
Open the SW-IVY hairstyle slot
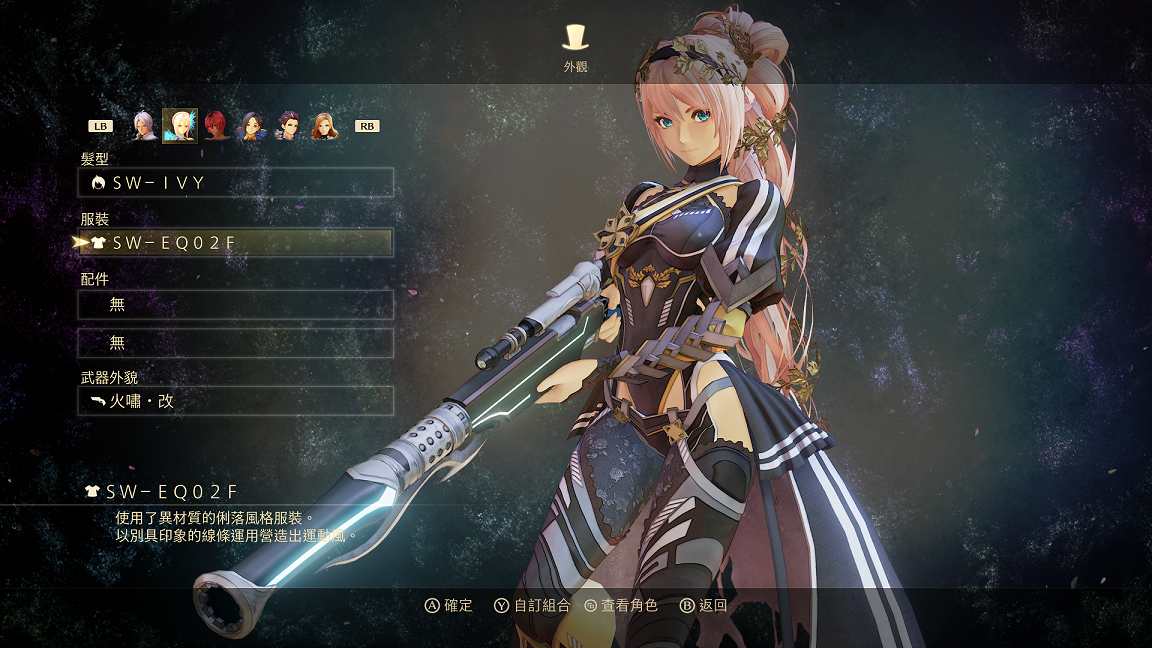(236, 183)
